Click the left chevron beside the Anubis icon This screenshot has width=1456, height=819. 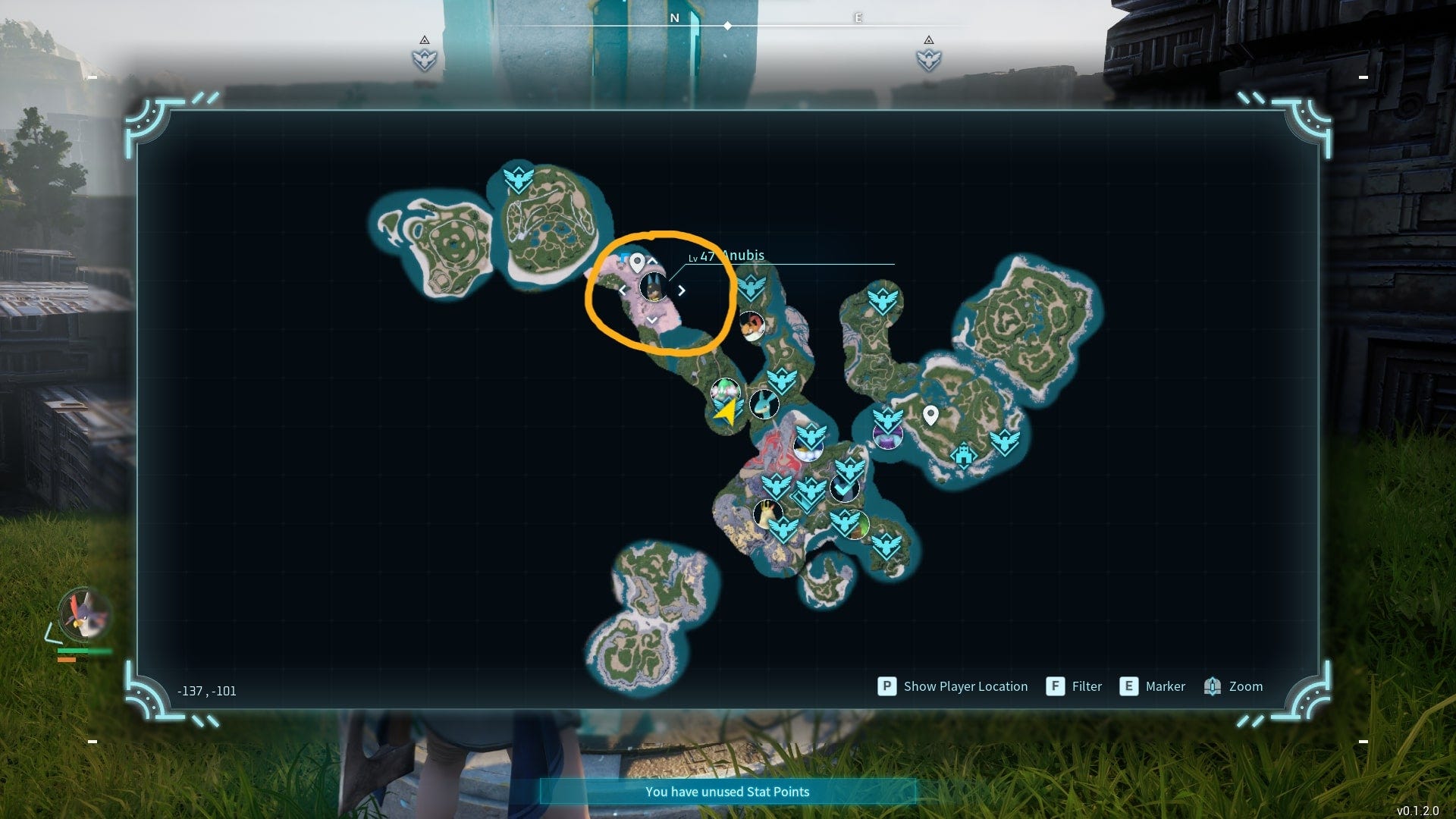(x=624, y=290)
